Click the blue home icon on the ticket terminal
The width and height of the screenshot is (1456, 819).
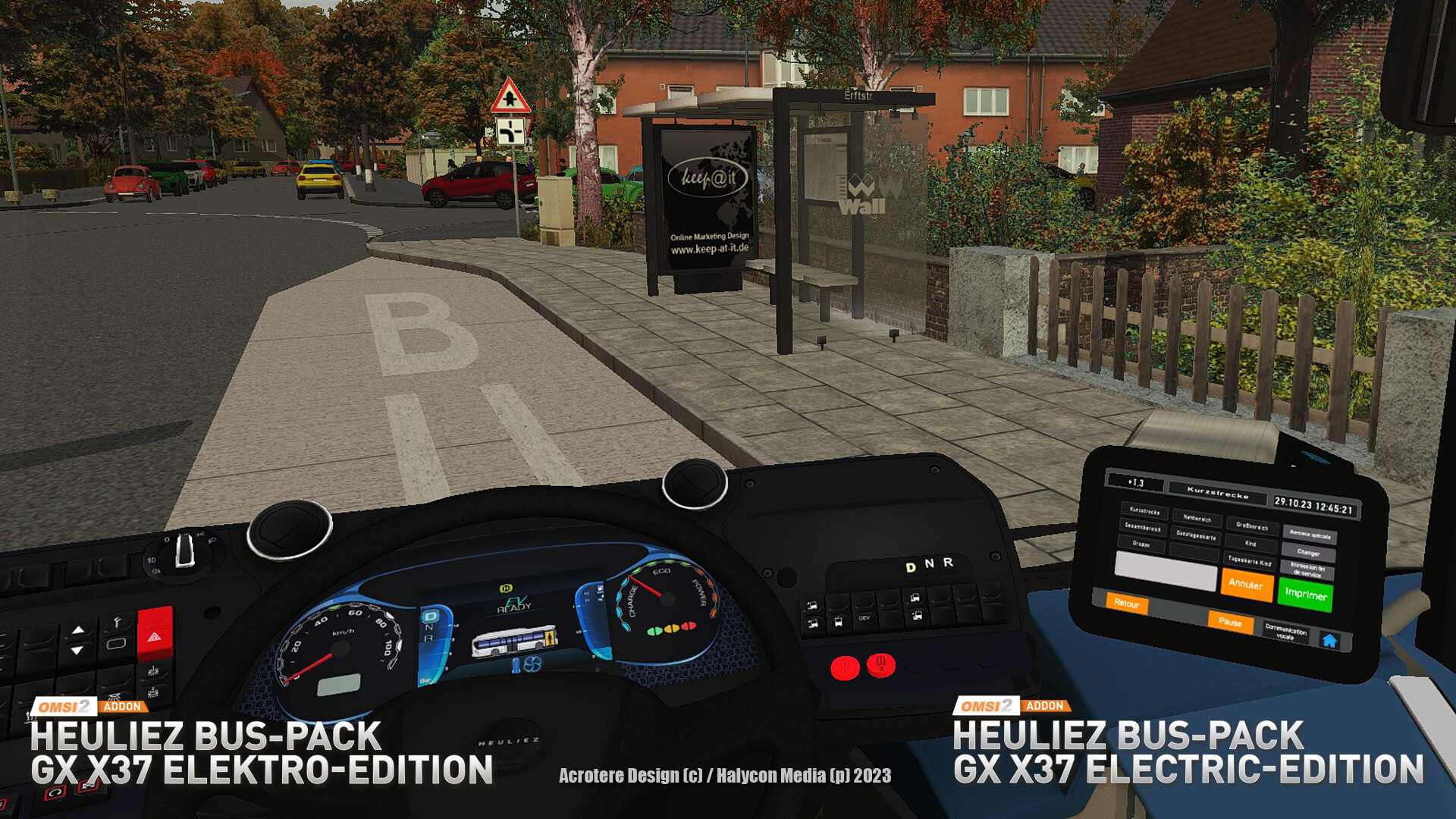pos(1330,642)
